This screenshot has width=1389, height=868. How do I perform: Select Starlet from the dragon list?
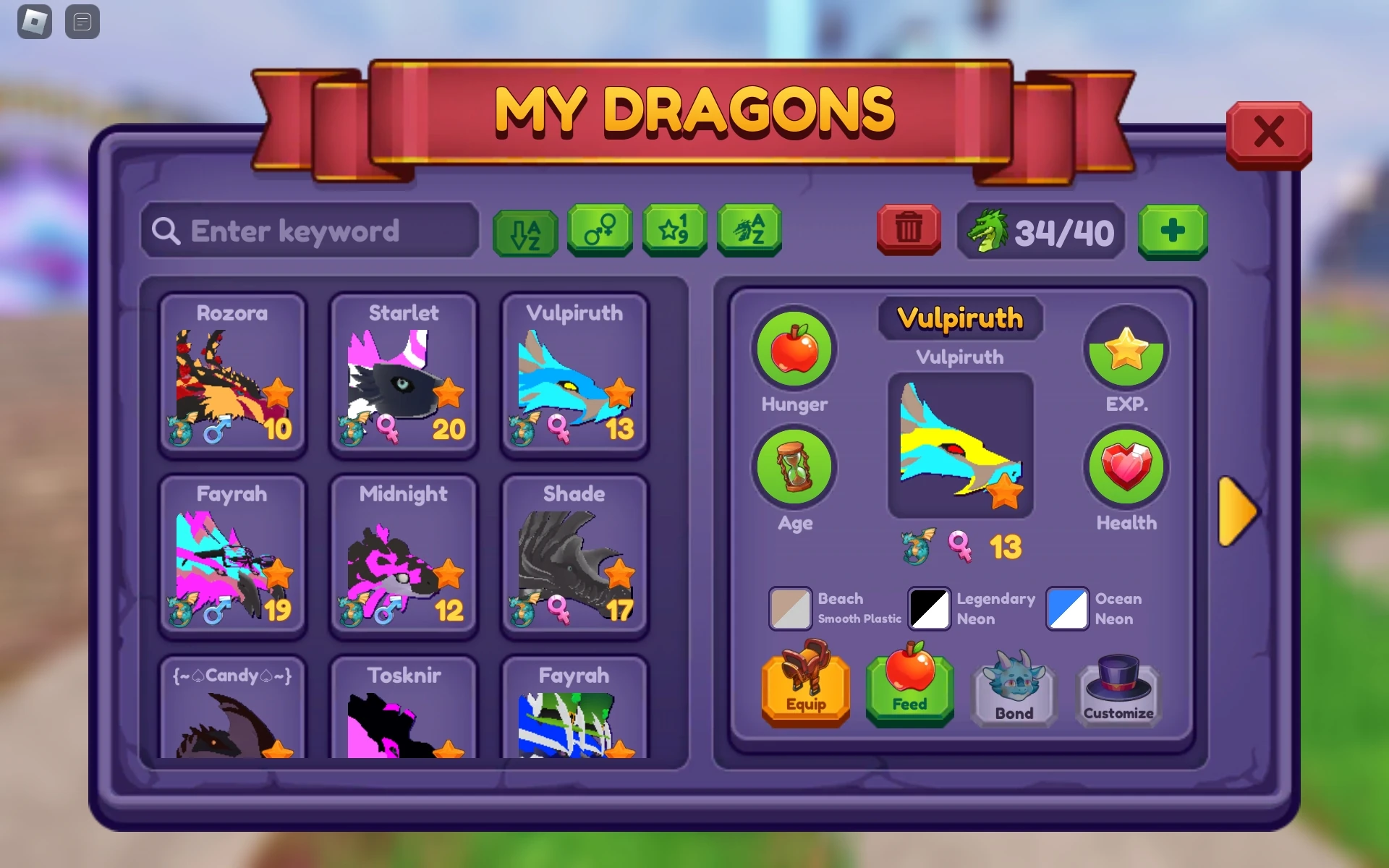(x=404, y=376)
